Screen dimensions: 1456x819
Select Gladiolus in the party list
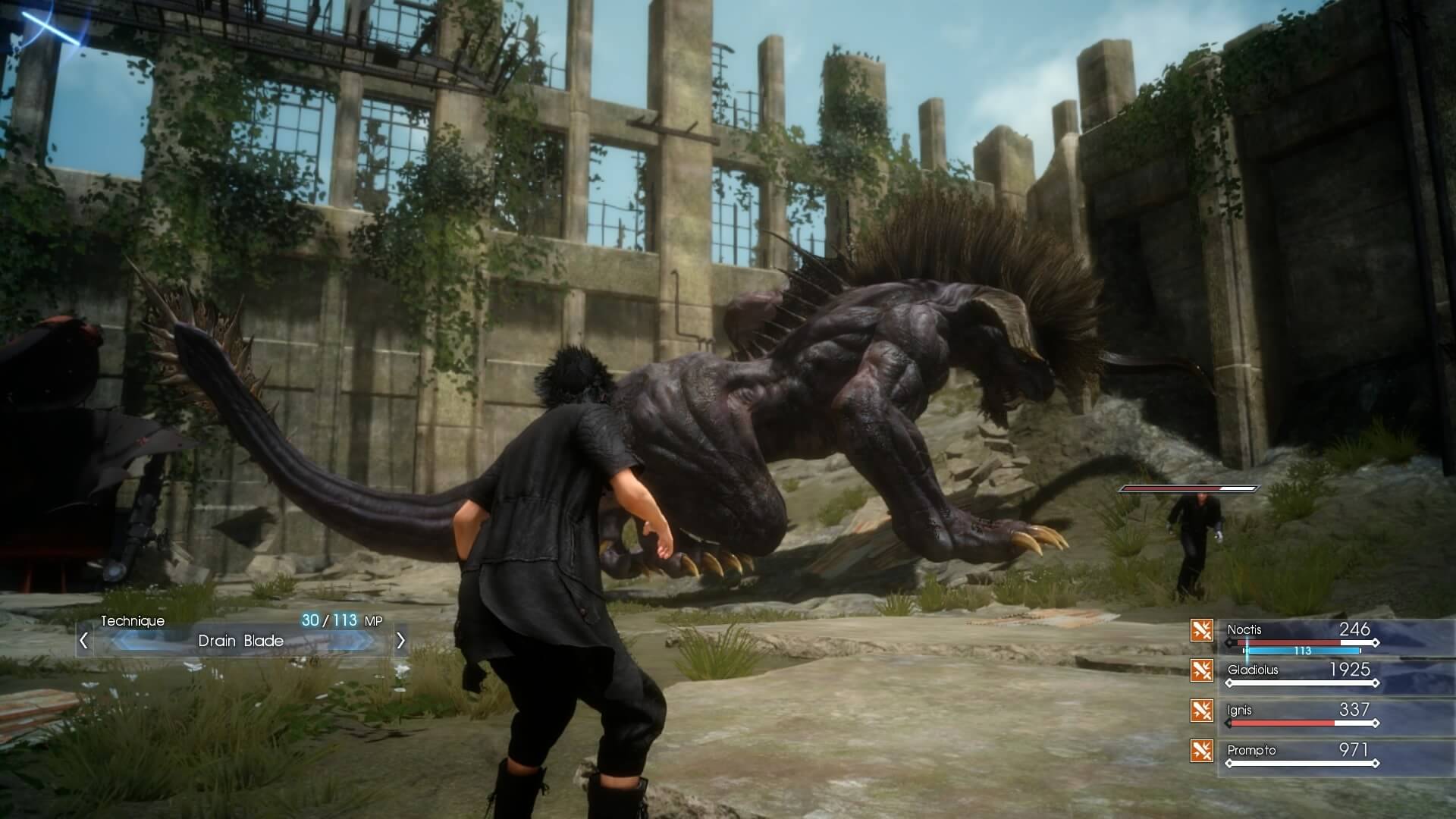(x=1253, y=670)
